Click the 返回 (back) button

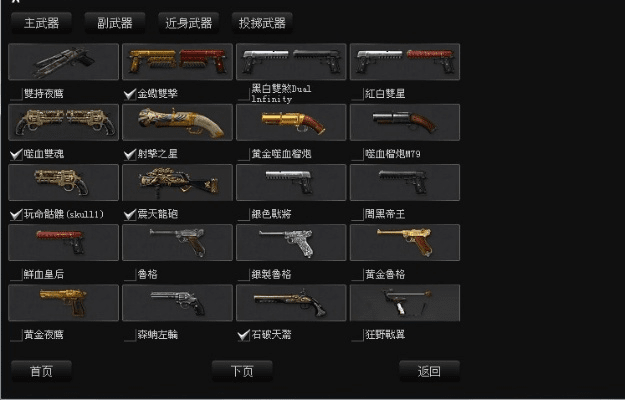(x=429, y=371)
